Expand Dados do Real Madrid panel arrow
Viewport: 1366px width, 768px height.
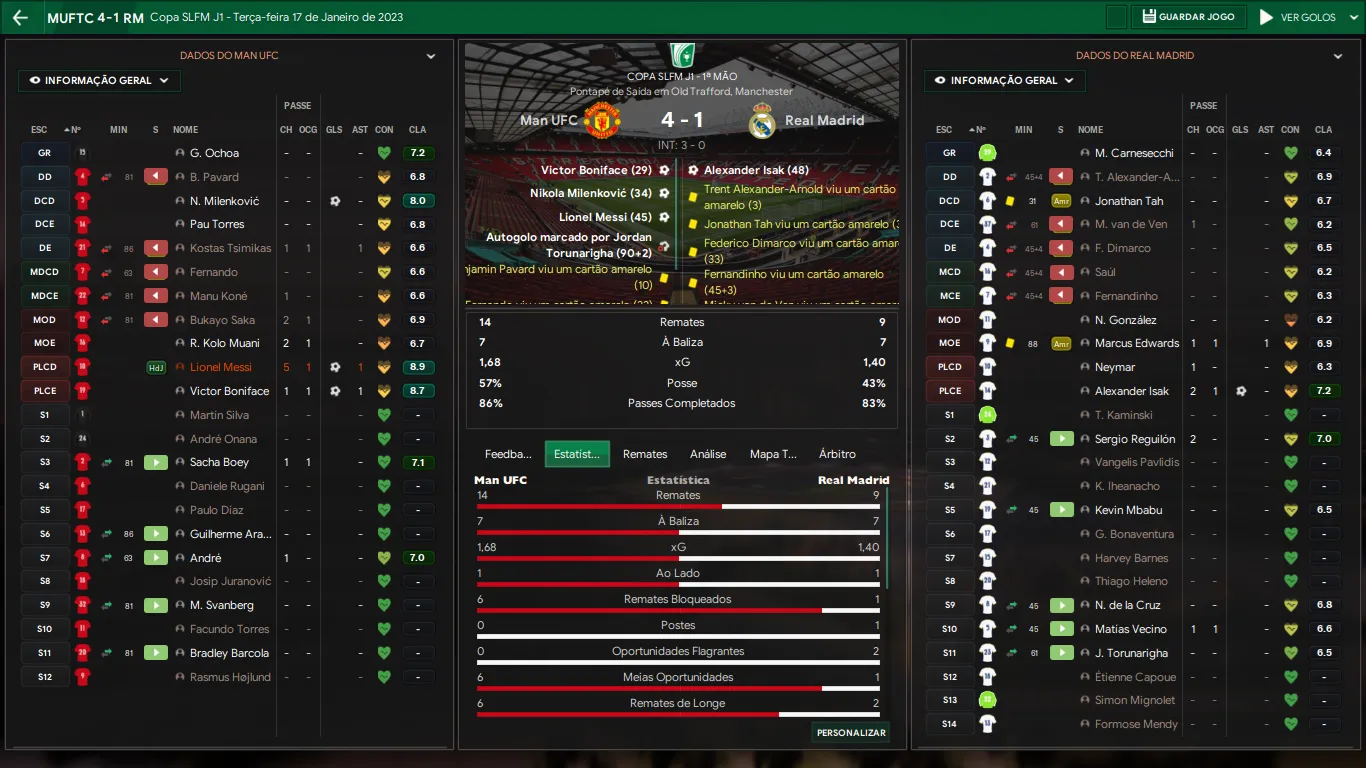tap(1338, 57)
